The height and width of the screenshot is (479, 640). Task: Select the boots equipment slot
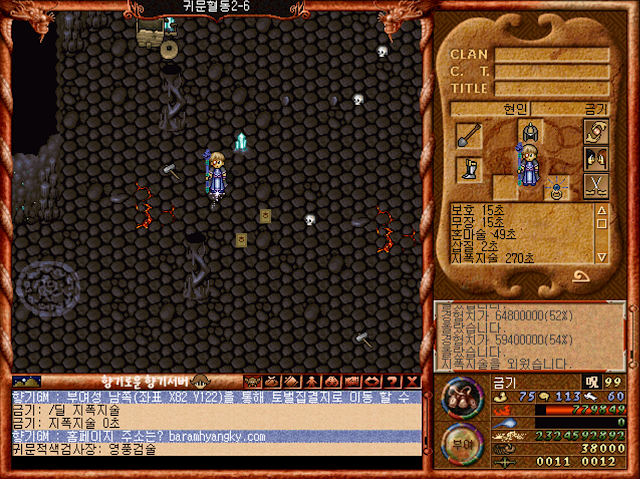469,168
